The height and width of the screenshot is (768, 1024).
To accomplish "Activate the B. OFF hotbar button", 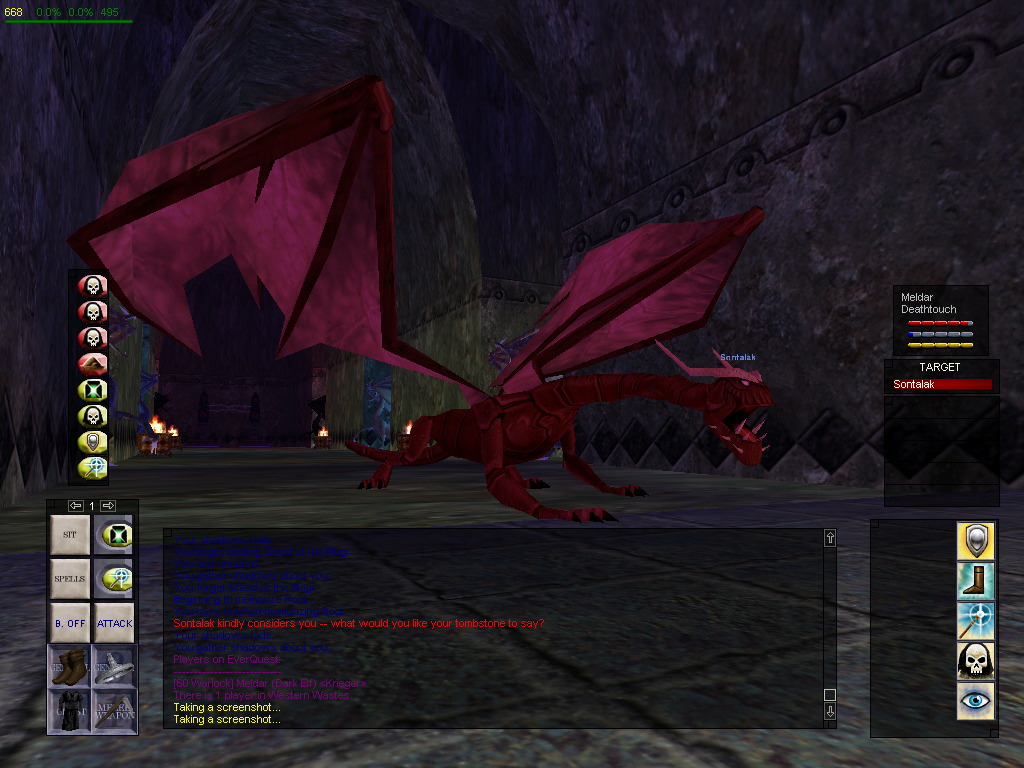I will (x=70, y=623).
